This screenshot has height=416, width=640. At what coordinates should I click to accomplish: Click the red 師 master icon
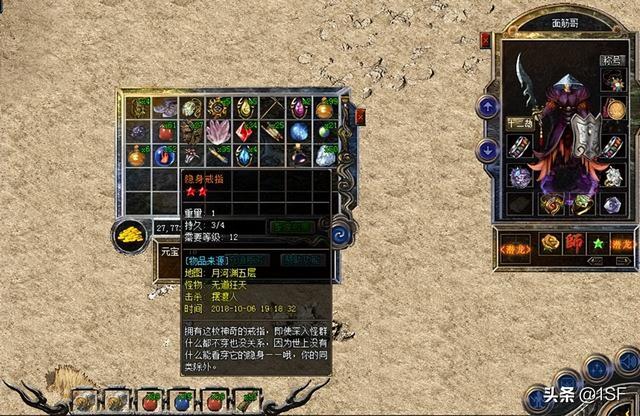point(574,243)
